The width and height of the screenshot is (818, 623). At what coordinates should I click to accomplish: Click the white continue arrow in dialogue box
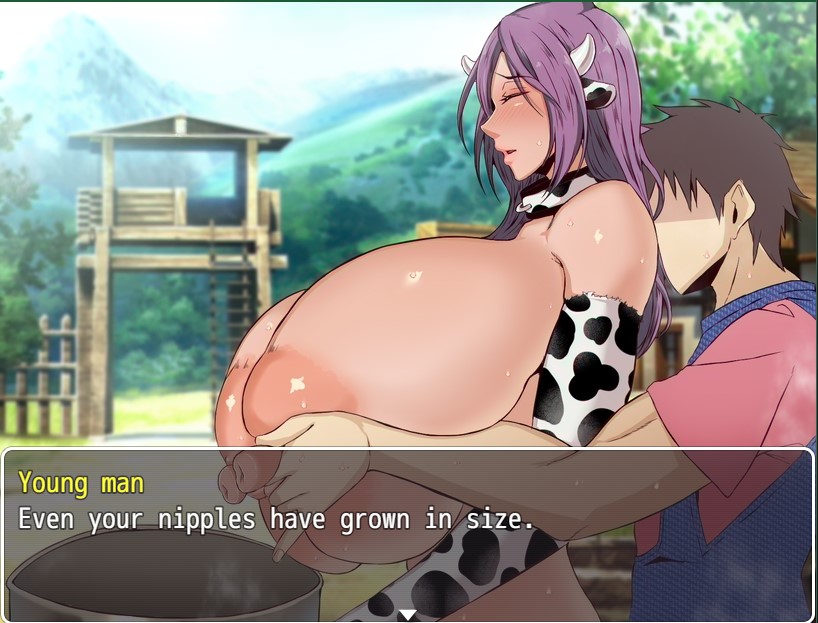407,614
